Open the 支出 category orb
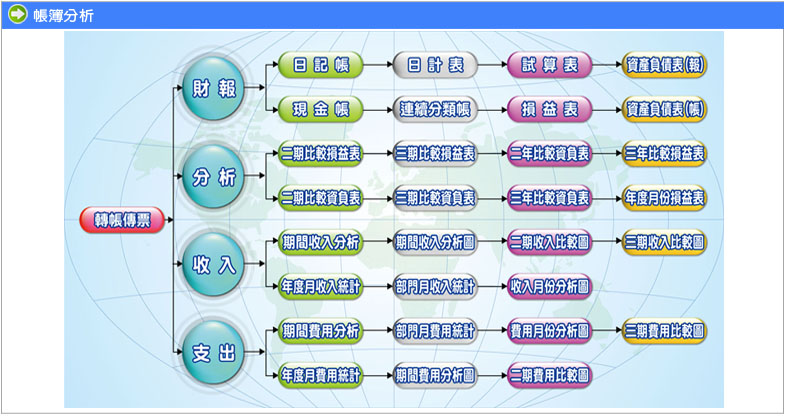 pyautogui.click(x=214, y=353)
